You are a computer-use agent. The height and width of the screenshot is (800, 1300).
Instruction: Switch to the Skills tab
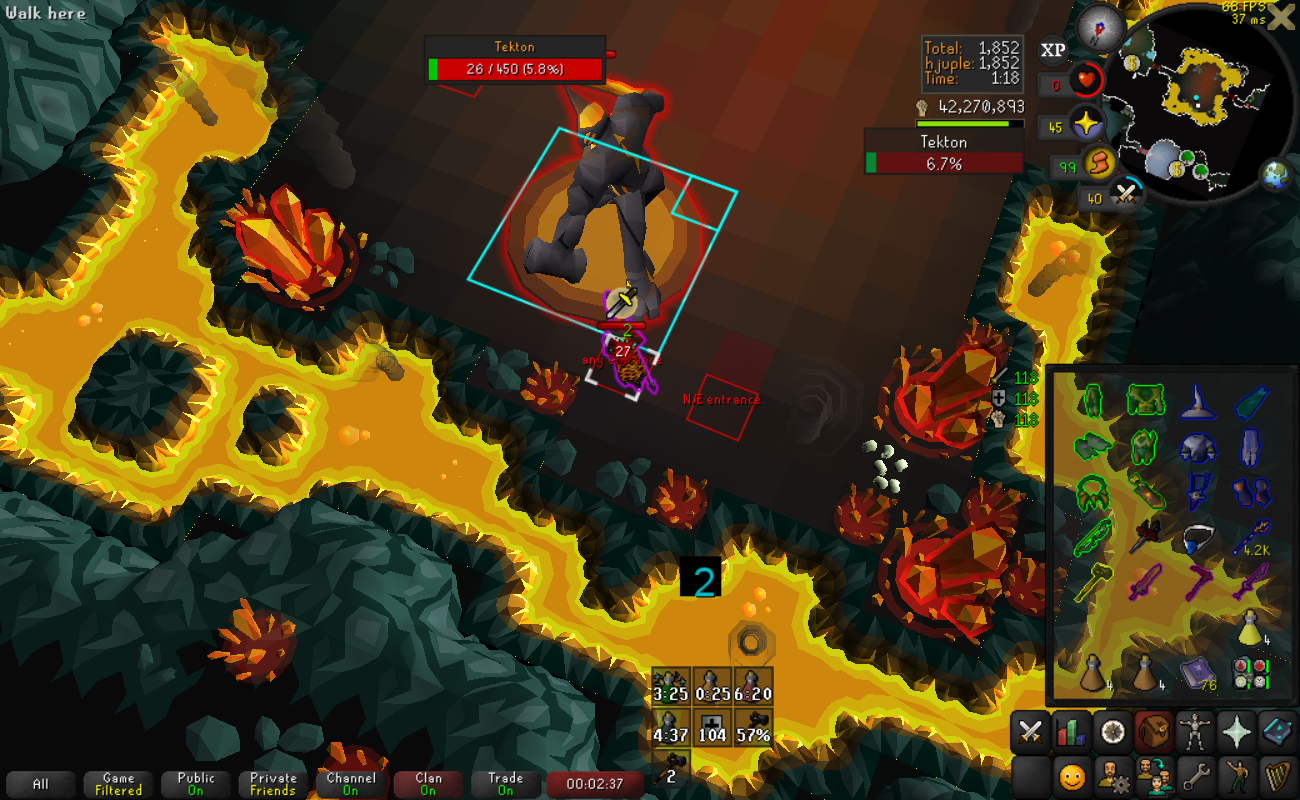pyautogui.click(x=1071, y=733)
